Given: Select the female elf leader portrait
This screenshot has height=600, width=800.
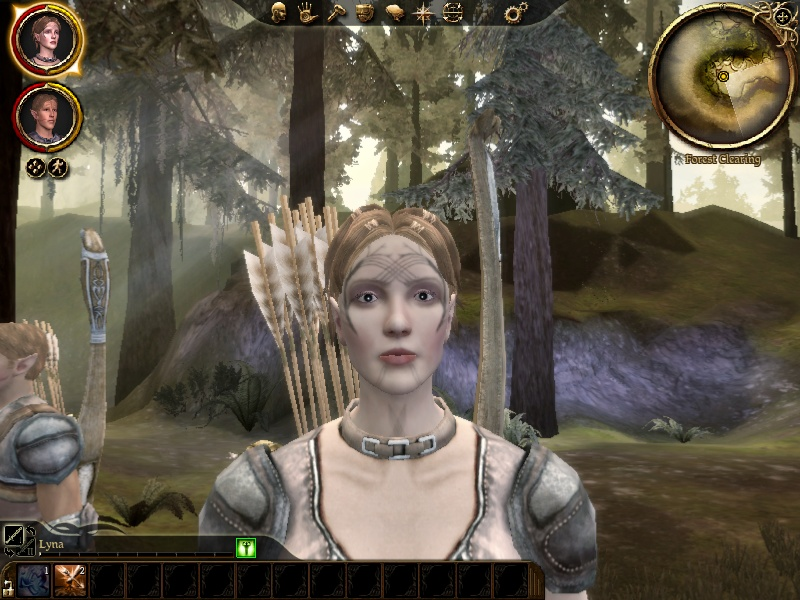Looking at the screenshot, I should tap(47, 40).
